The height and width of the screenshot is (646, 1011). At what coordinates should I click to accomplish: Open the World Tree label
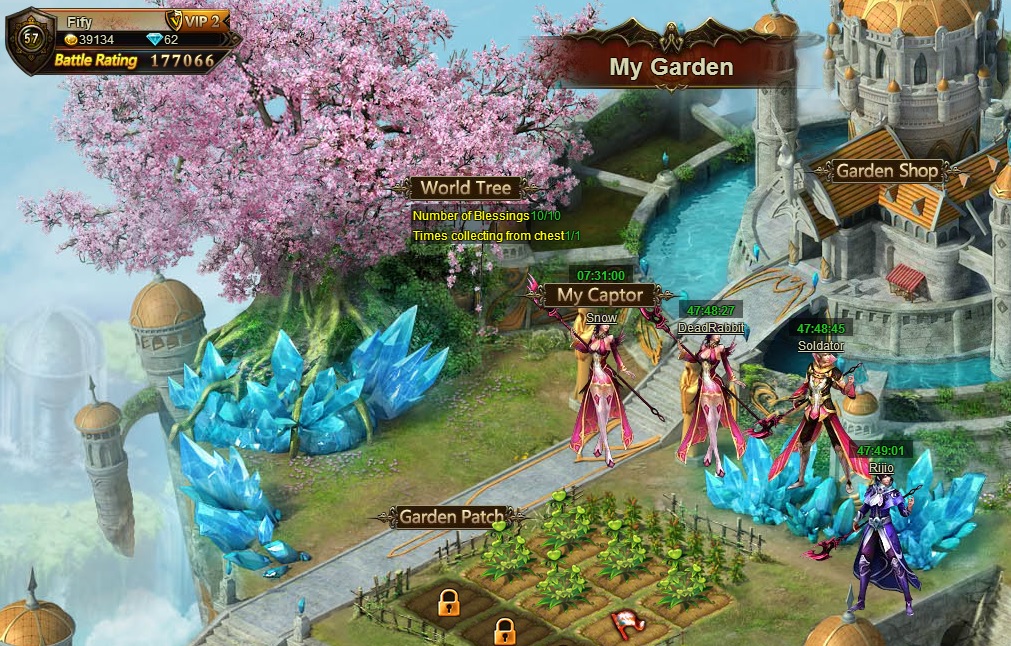coord(465,188)
